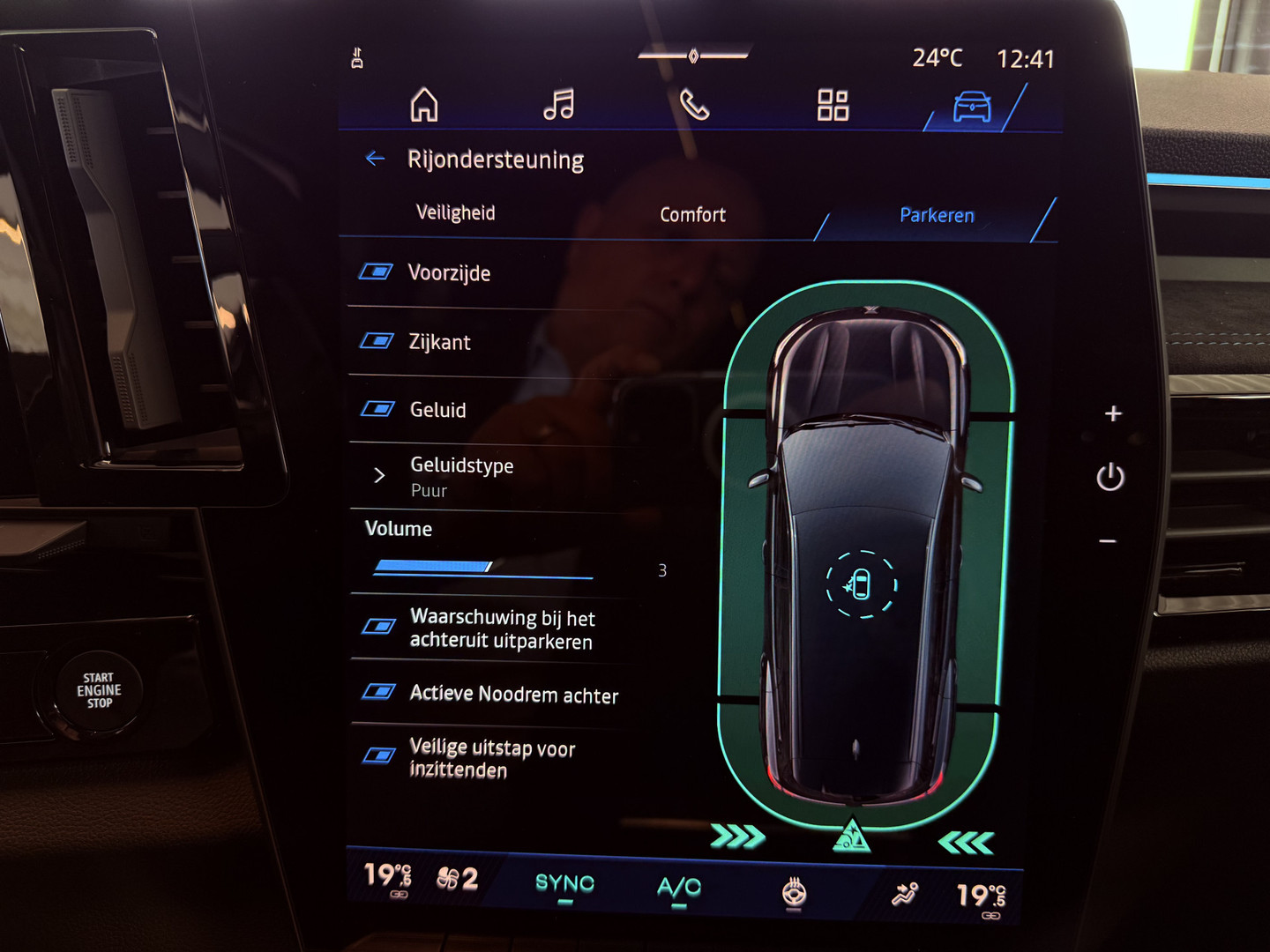
Task: Switch to the Veiligheid tab
Action: click(x=455, y=213)
